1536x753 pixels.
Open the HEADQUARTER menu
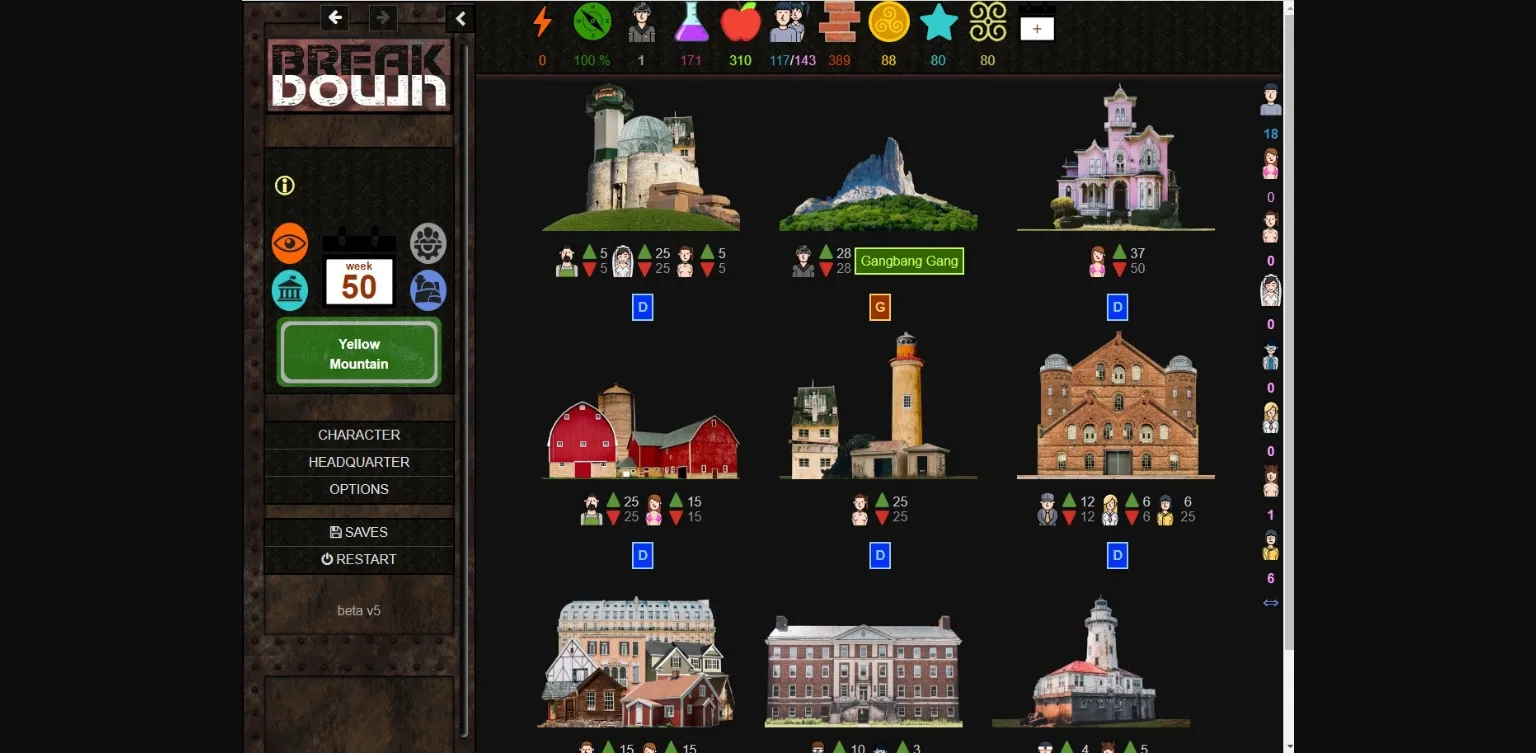[x=359, y=462]
